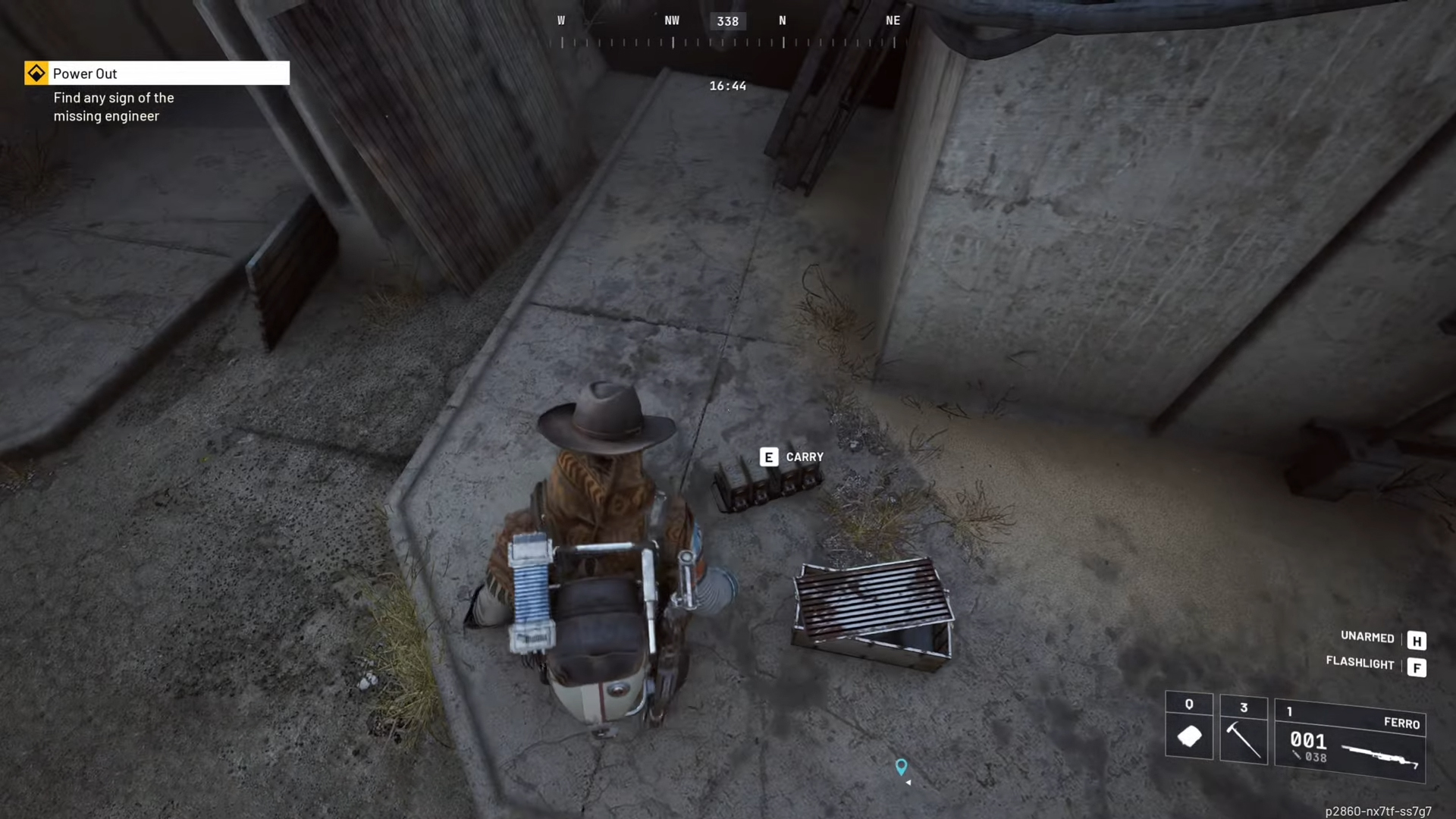Click the blue waypoint marker pin
The width and height of the screenshot is (1456, 819).
click(x=902, y=768)
